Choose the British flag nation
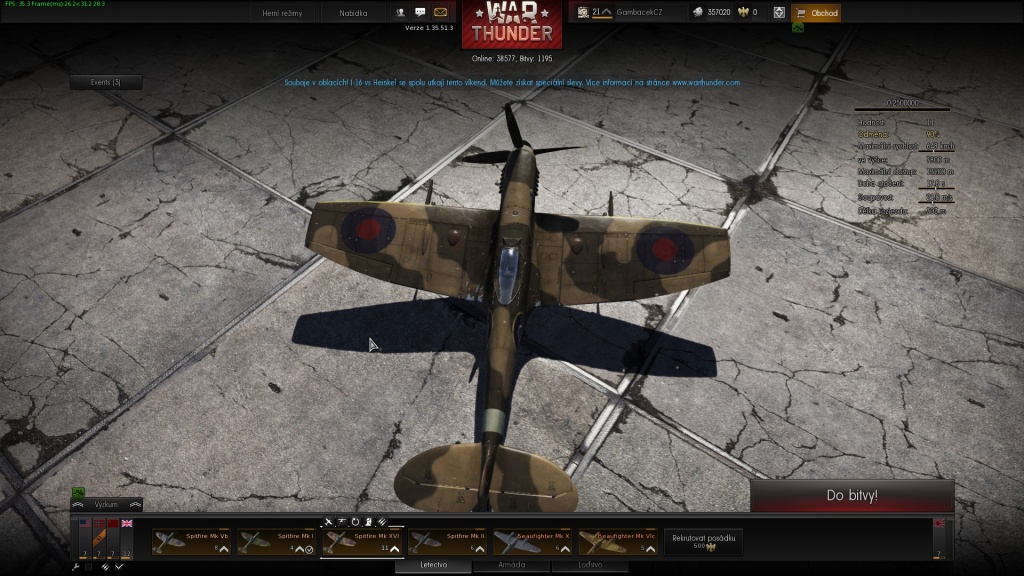This screenshot has width=1024, height=576. point(127,523)
